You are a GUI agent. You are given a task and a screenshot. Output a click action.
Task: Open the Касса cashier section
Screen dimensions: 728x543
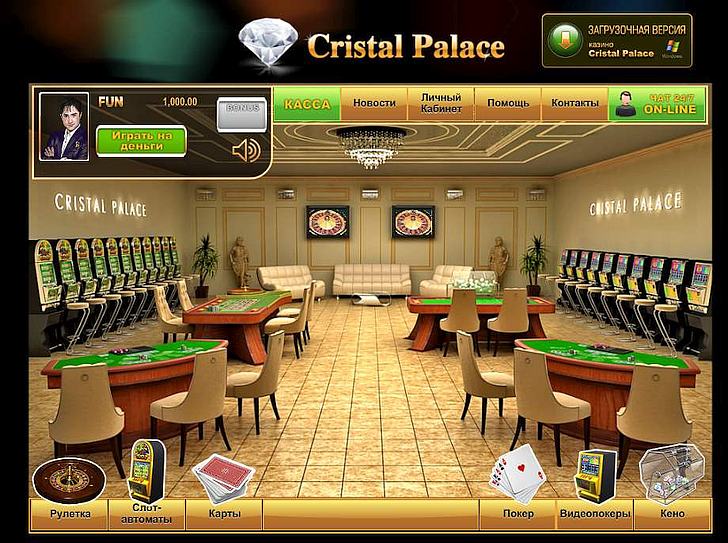[x=307, y=104]
